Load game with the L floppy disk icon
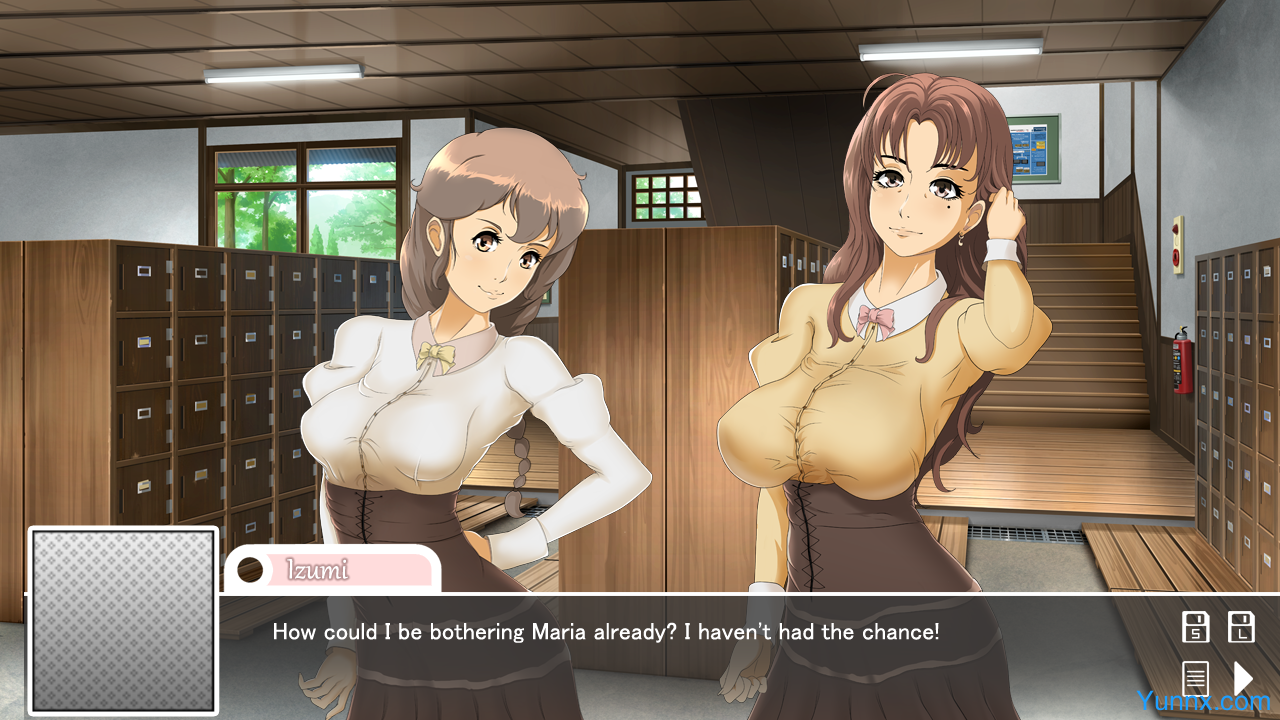 coord(1241,627)
